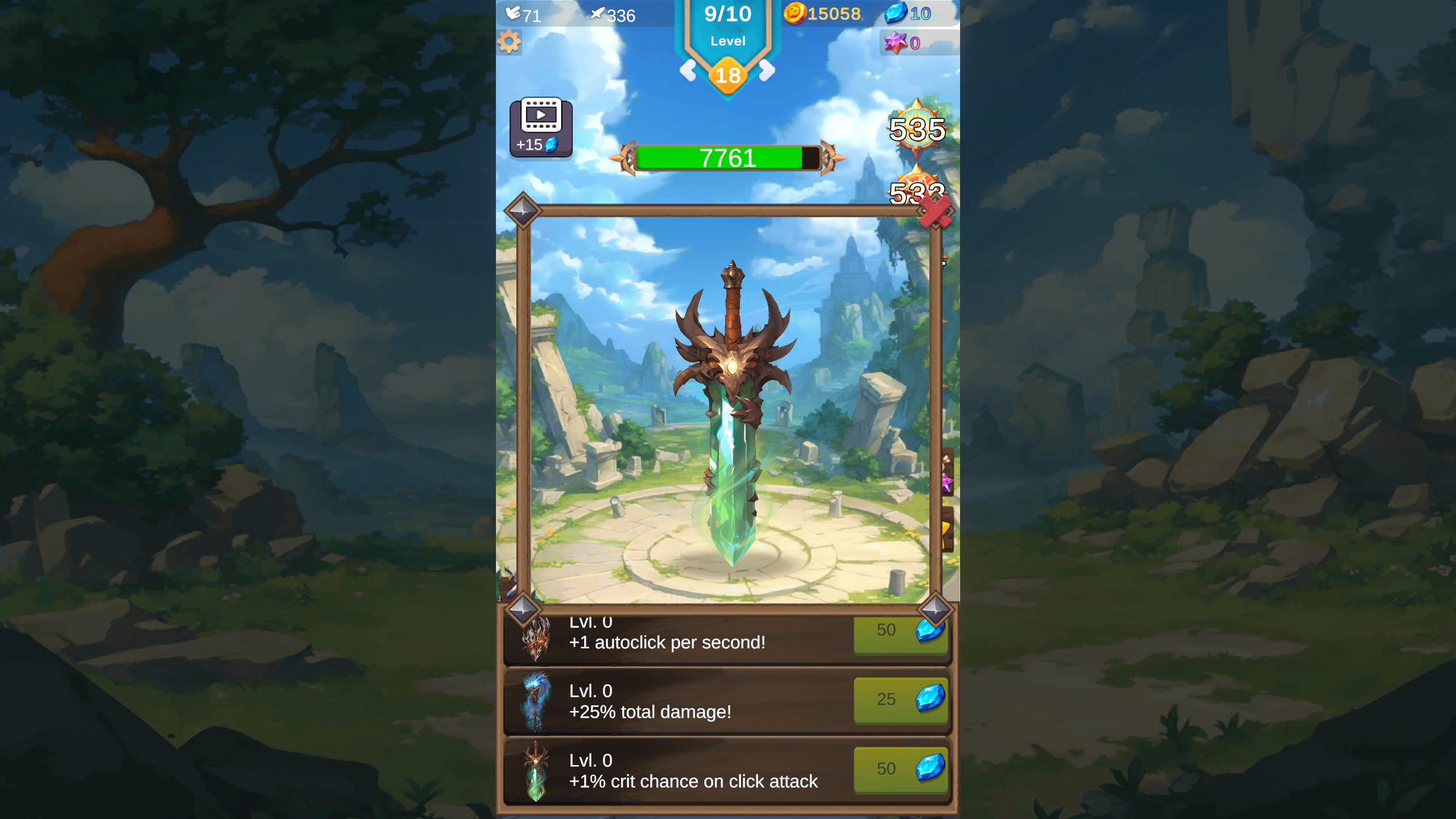Open the settings gear menu
1456x819 pixels.
[509, 42]
